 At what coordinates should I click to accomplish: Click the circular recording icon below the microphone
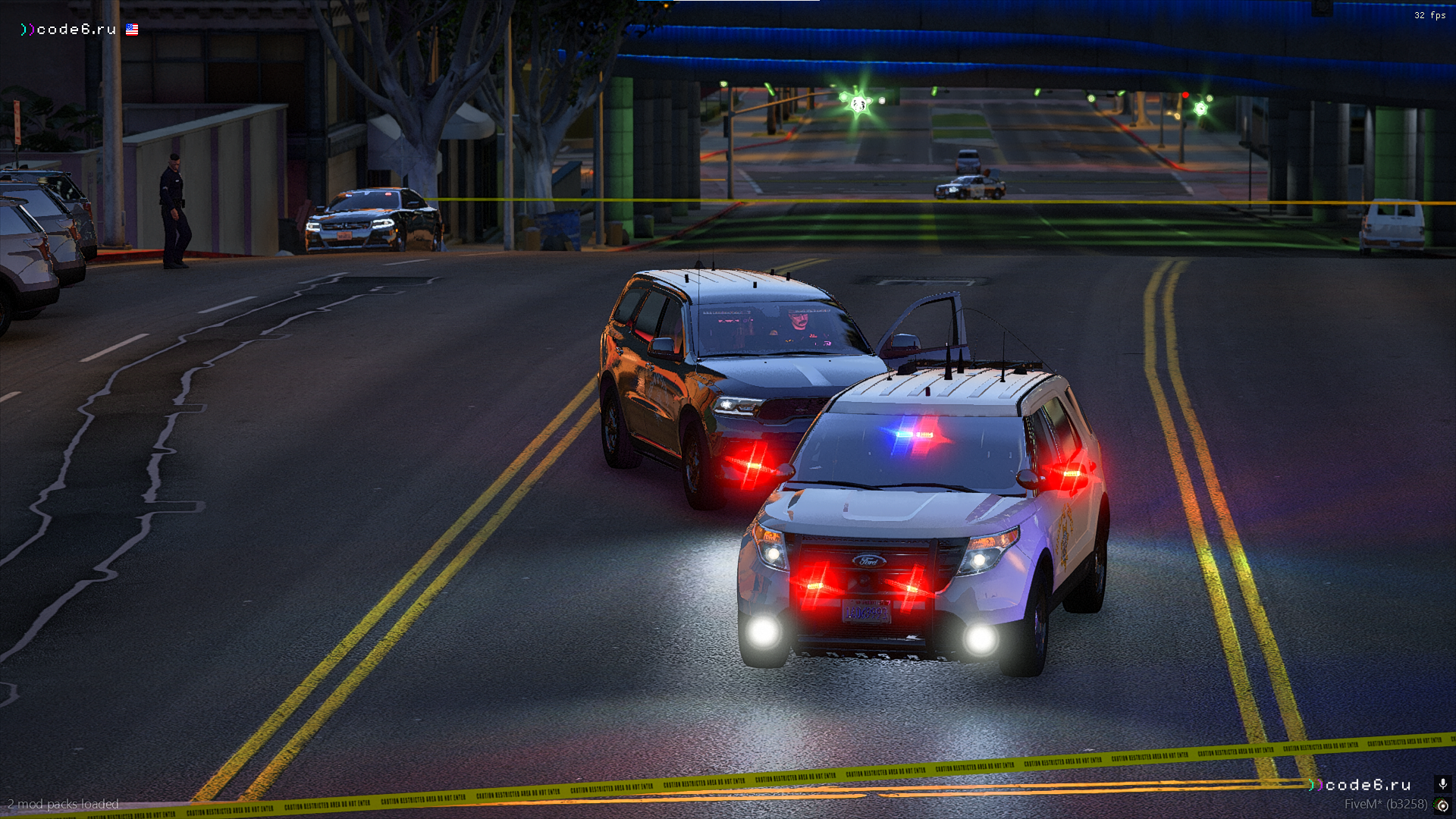pyautogui.click(x=1442, y=805)
